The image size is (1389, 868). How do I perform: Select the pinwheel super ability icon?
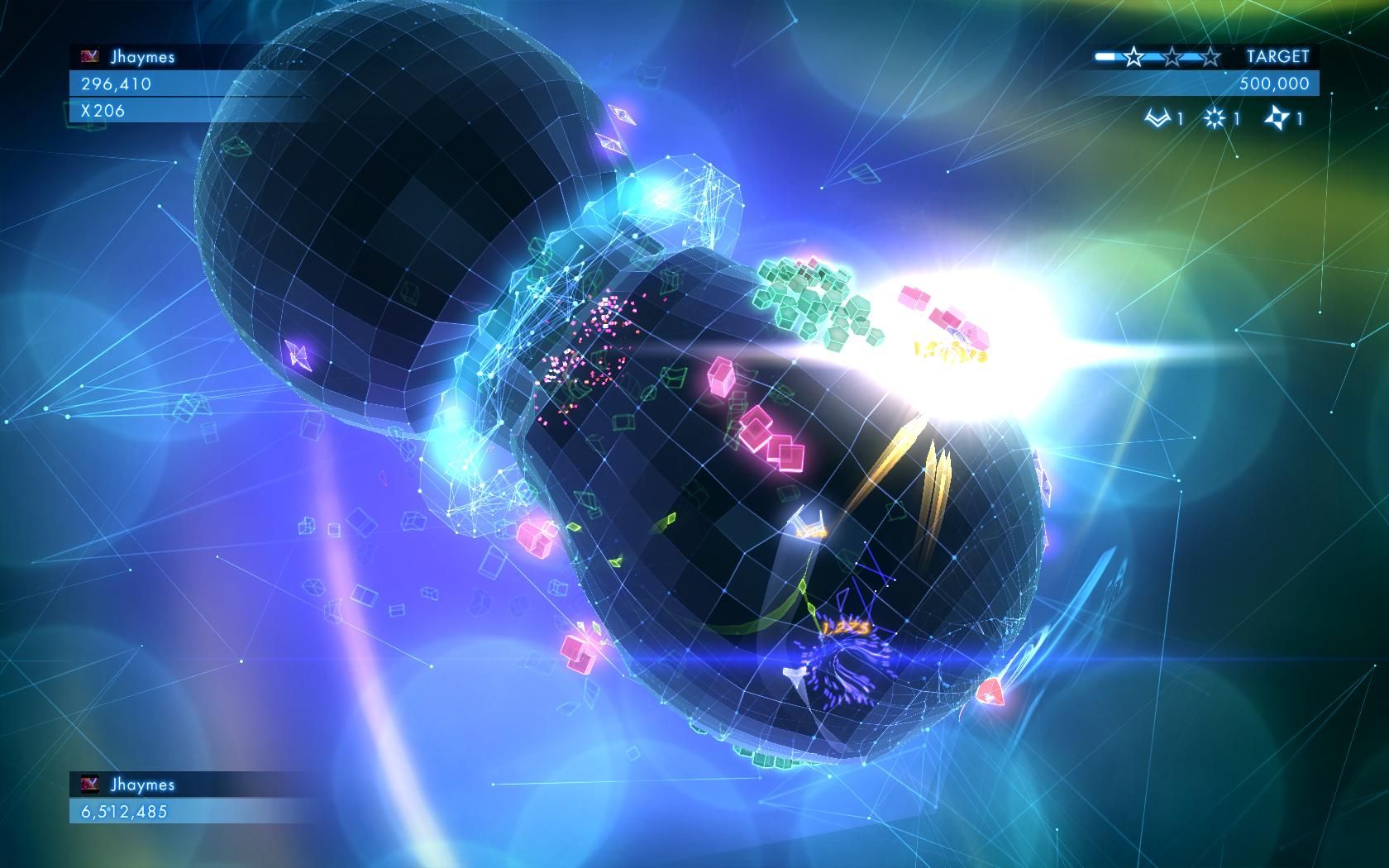pyautogui.click(x=1276, y=119)
